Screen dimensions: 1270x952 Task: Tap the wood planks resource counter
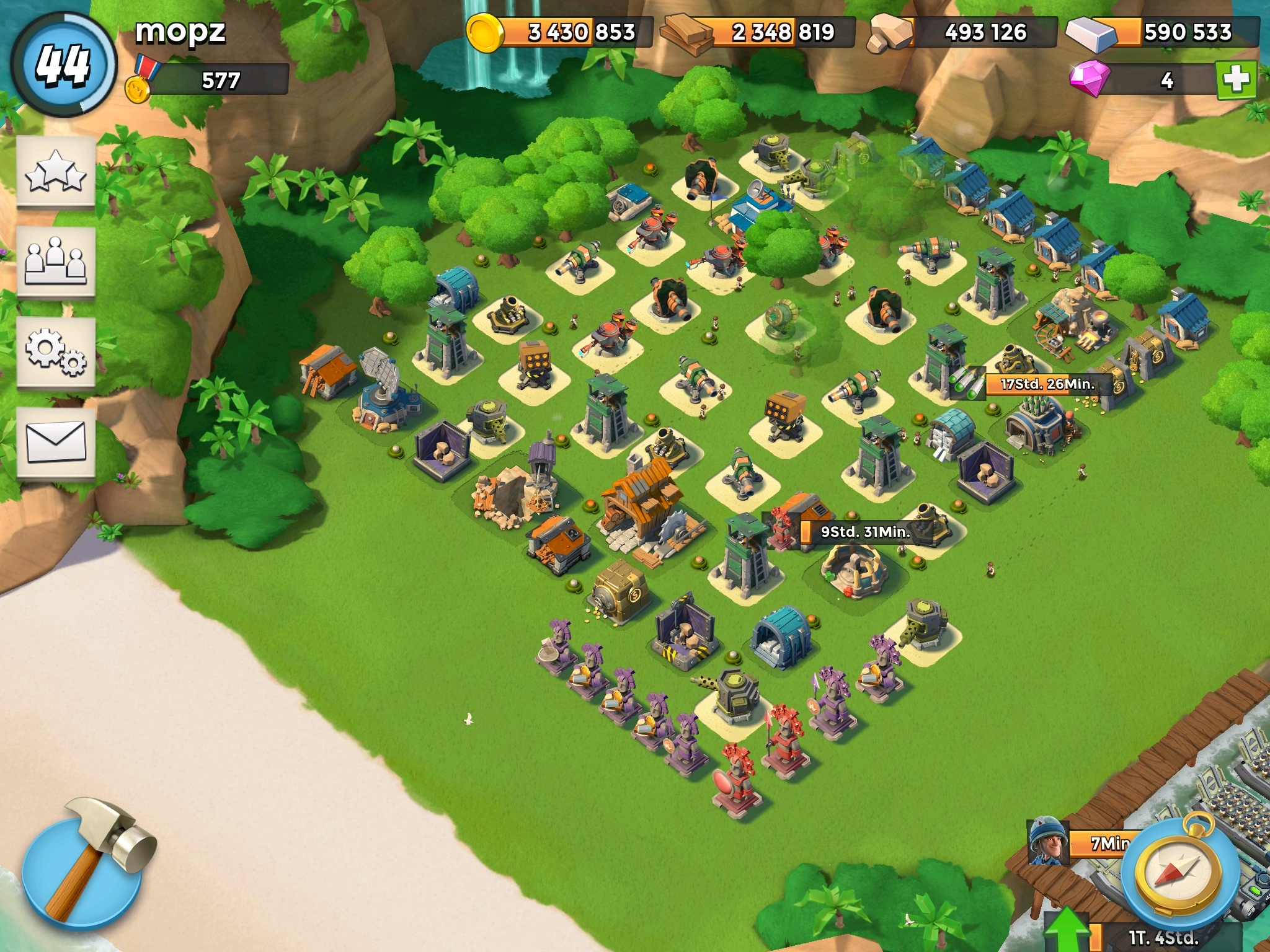tap(762, 32)
